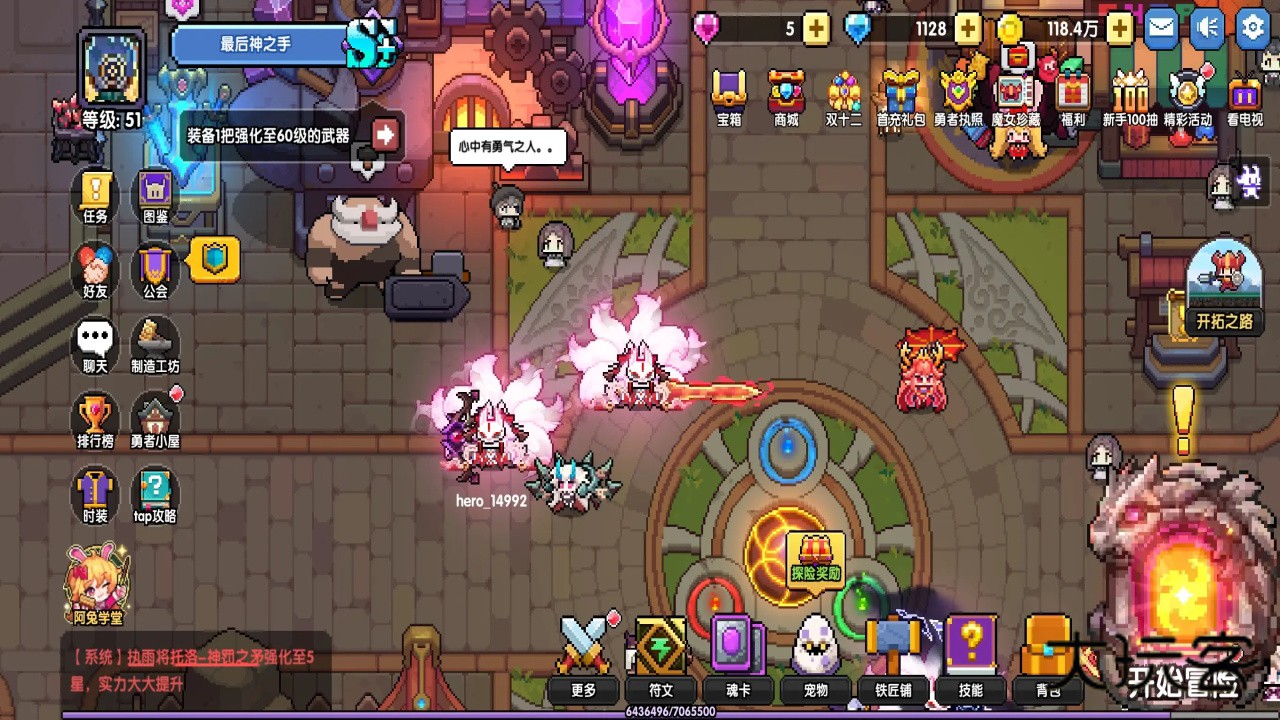Open the 公会 guild menu
The image size is (1280, 720).
155,268
